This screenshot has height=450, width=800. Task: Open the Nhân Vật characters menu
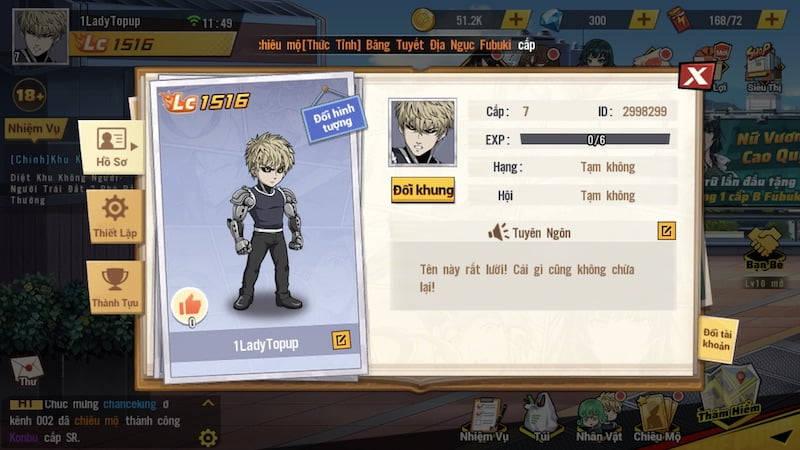(598, 420)
